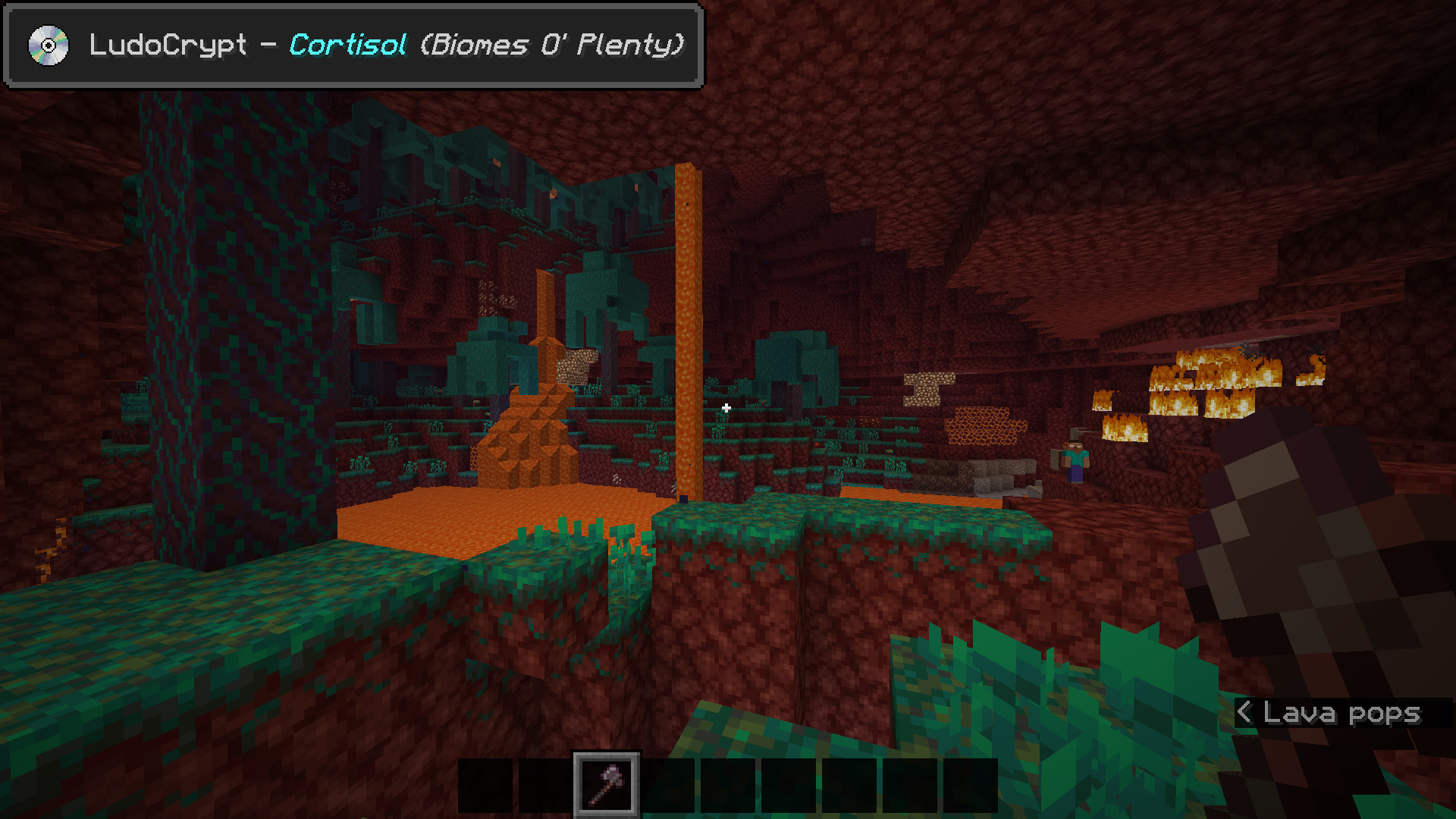The width and height of the screenshot is (1456, 819).
Task: Click the lava pillar in the center
Action: tap(686, 318)
